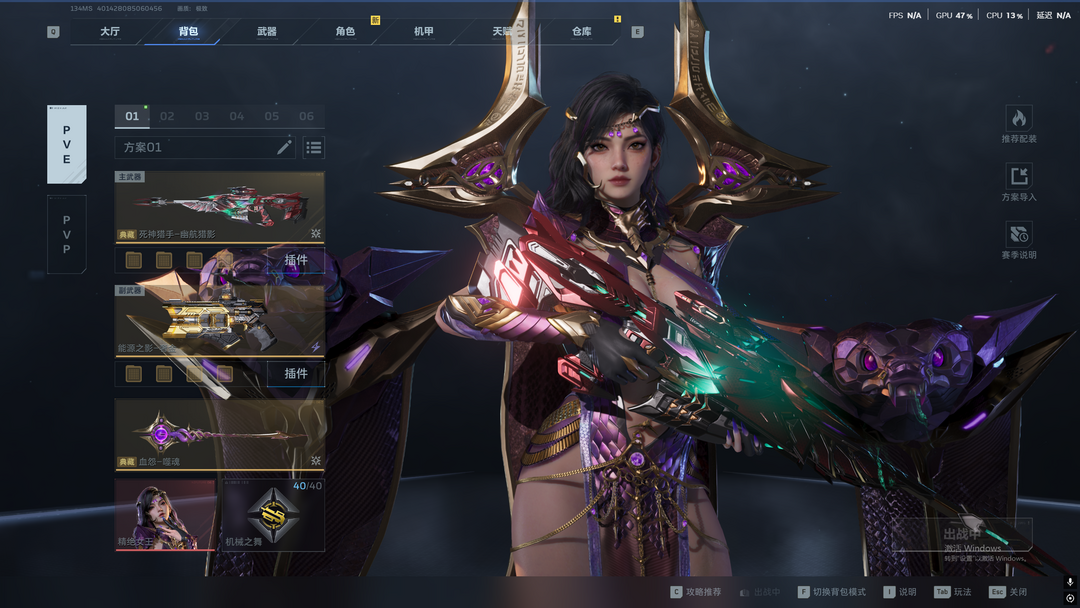Open 方案导入 loadout import
Viewport: 1080px width, 608px height.
[1018, 183]
